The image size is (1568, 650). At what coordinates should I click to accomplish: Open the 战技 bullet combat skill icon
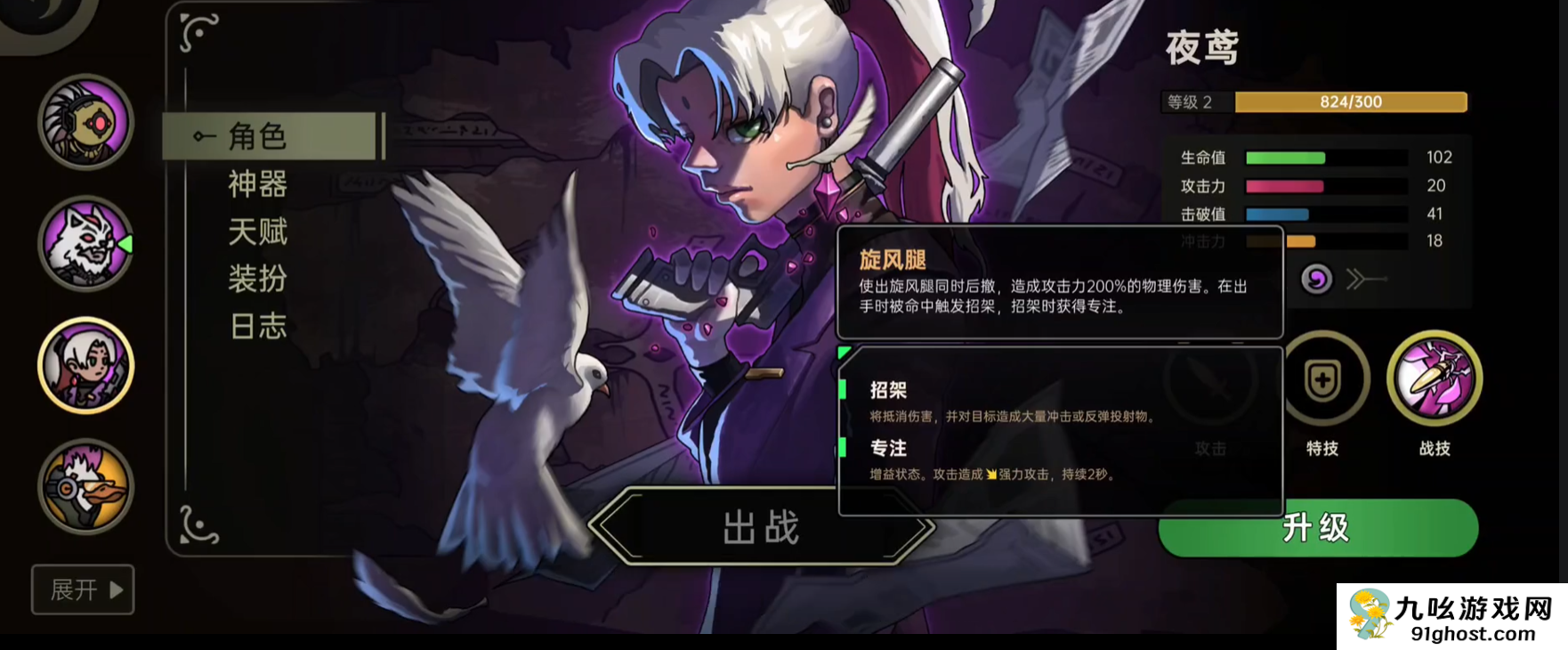tap(1435, 378)
